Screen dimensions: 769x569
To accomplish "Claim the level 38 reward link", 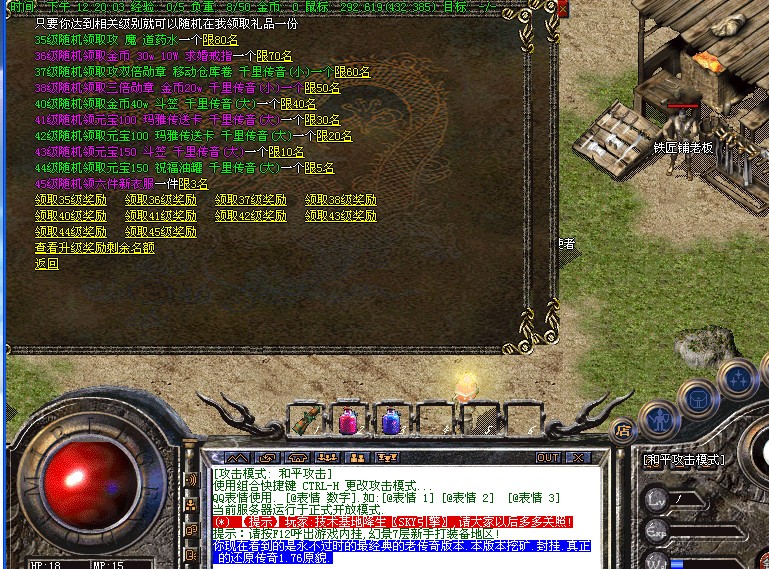I will click(x=341, y=200).
